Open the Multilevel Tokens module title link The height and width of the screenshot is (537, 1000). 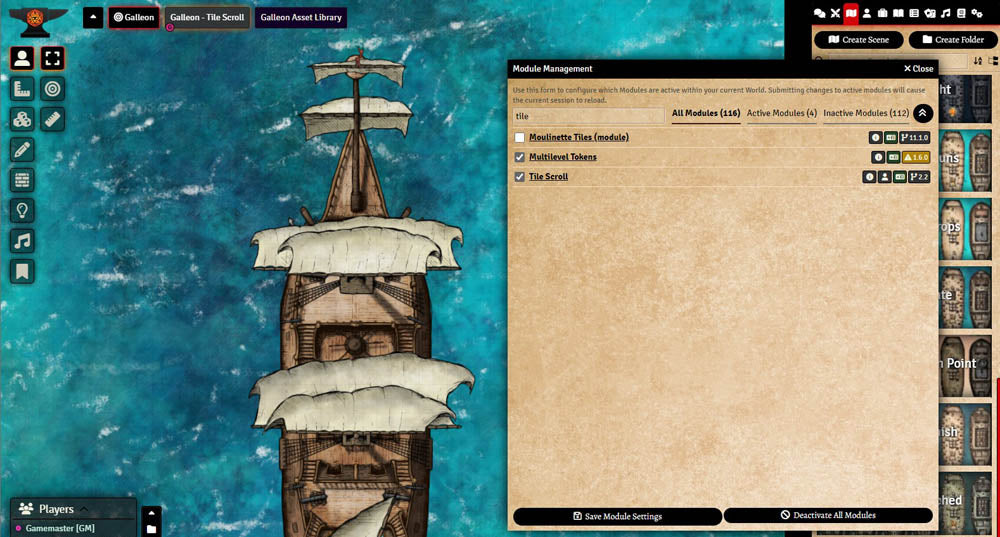click(562, 157)
